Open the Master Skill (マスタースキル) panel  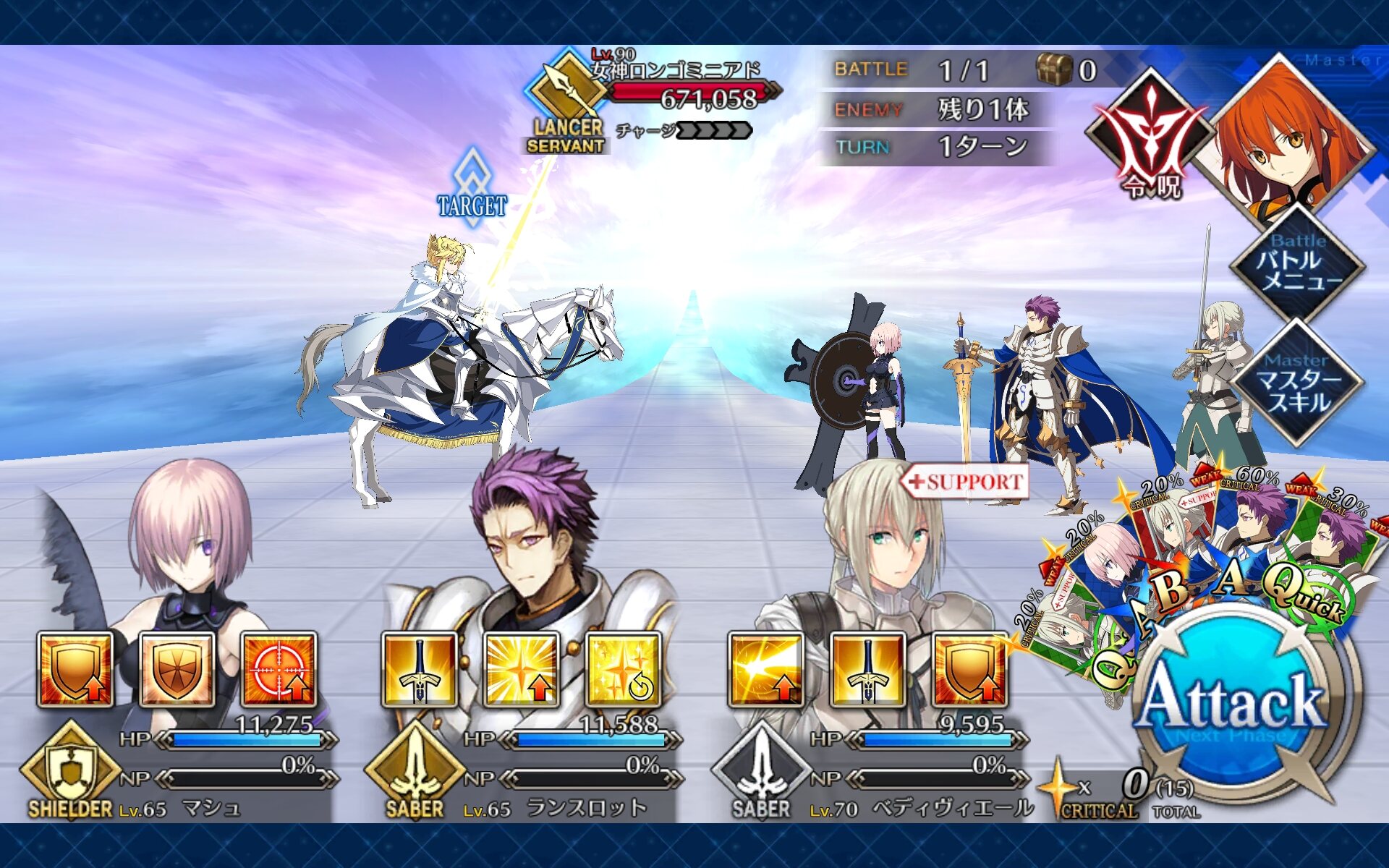point(1298,383)
